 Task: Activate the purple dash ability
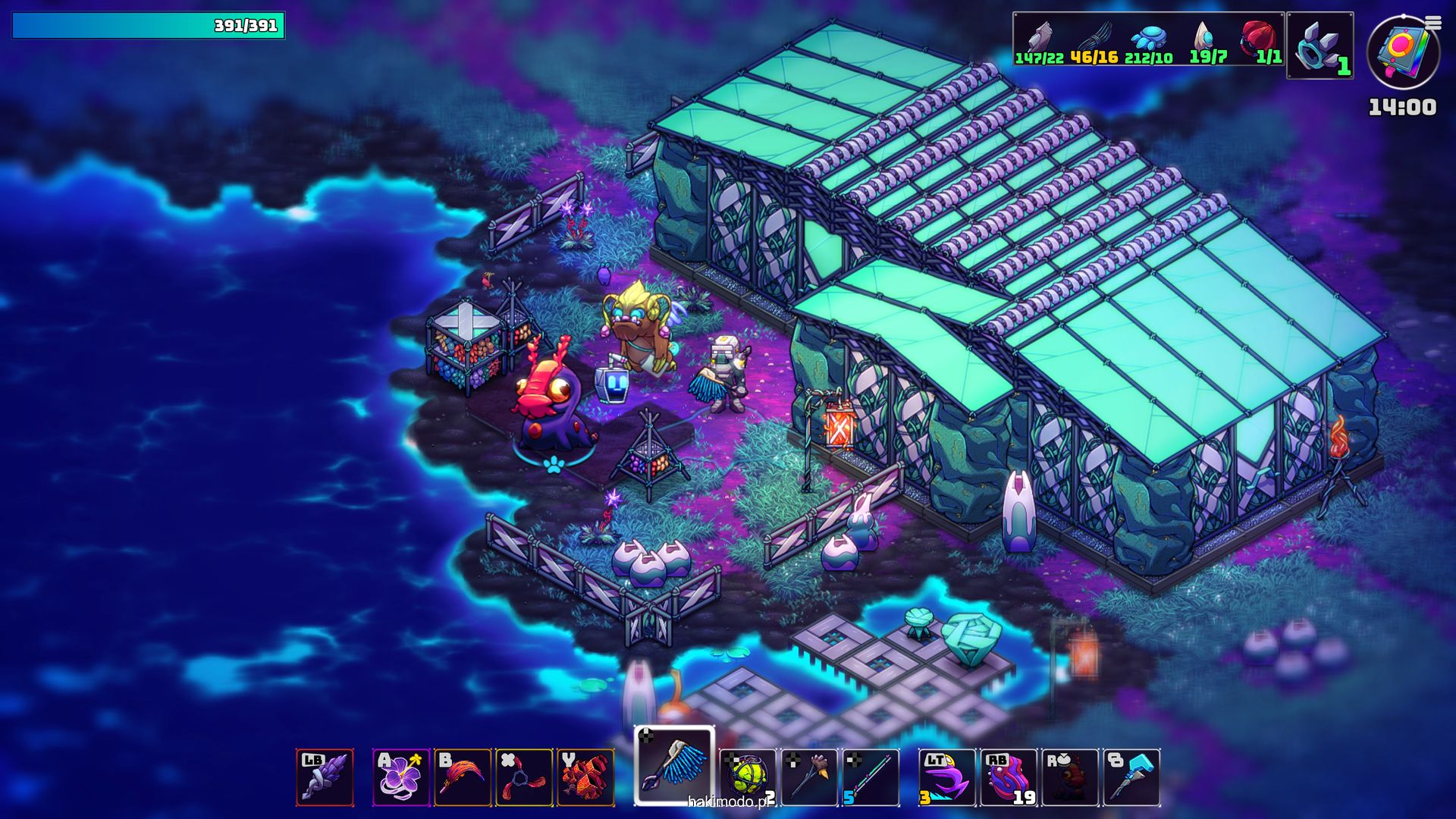click(947, 777)
